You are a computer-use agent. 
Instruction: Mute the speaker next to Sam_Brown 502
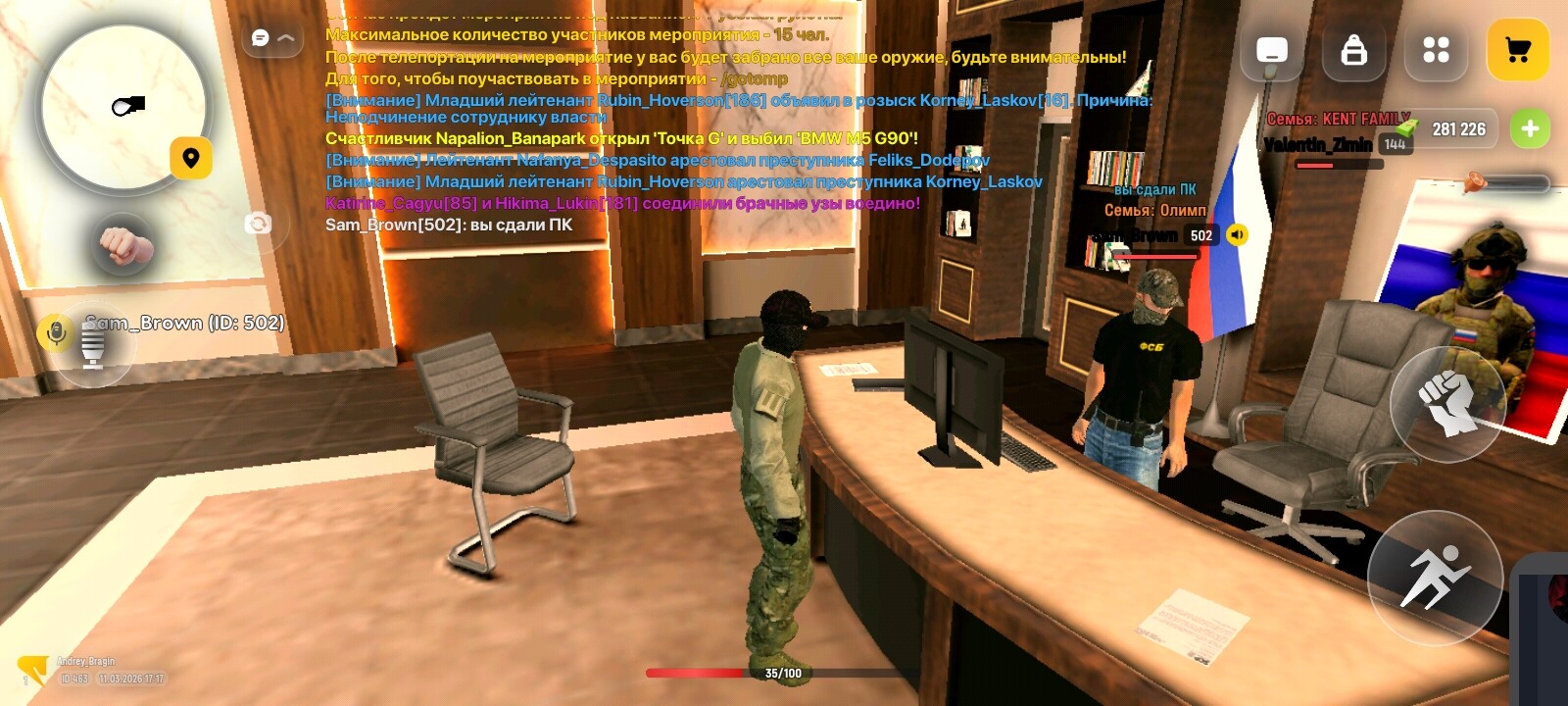(x=1237, y=234)
